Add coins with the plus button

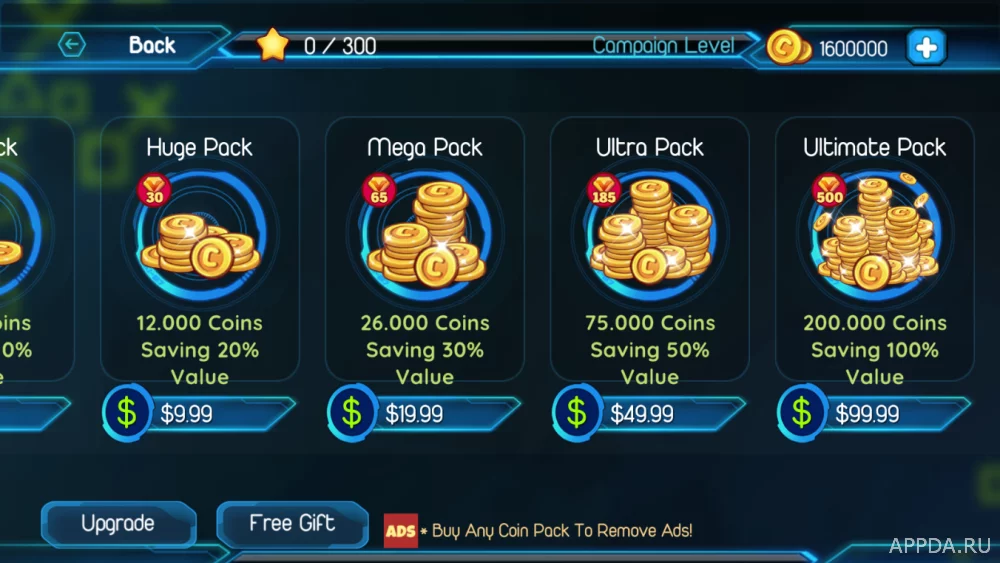point(925,47)
